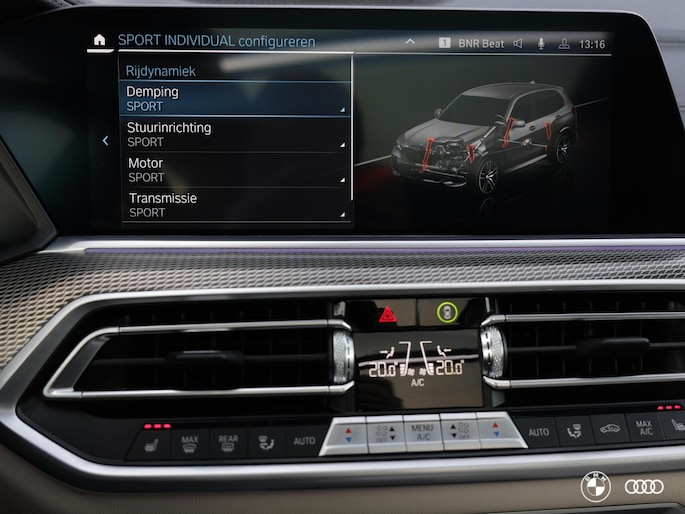Tap the home icon in the header

[x=98, y=41]
